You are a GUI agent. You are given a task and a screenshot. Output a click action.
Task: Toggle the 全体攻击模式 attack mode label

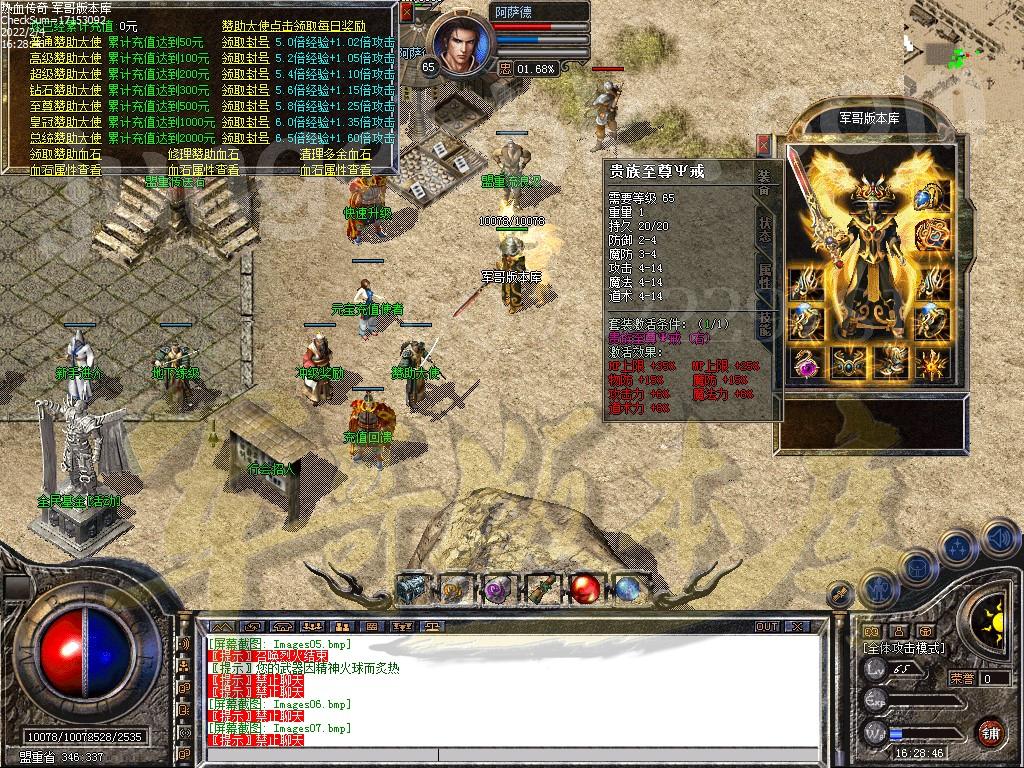point(902,648)
